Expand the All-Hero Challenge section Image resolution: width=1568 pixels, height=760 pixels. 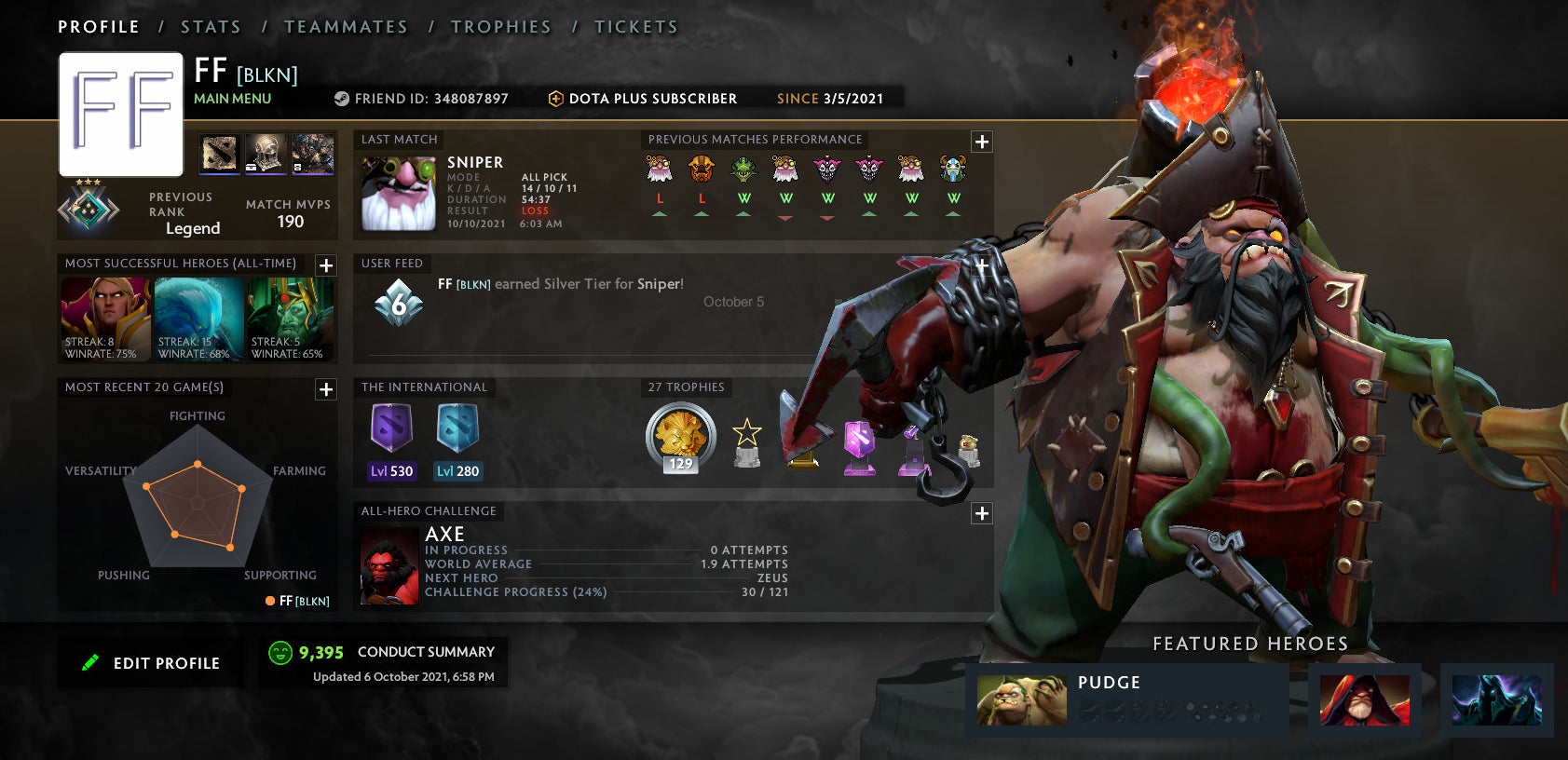981,513
